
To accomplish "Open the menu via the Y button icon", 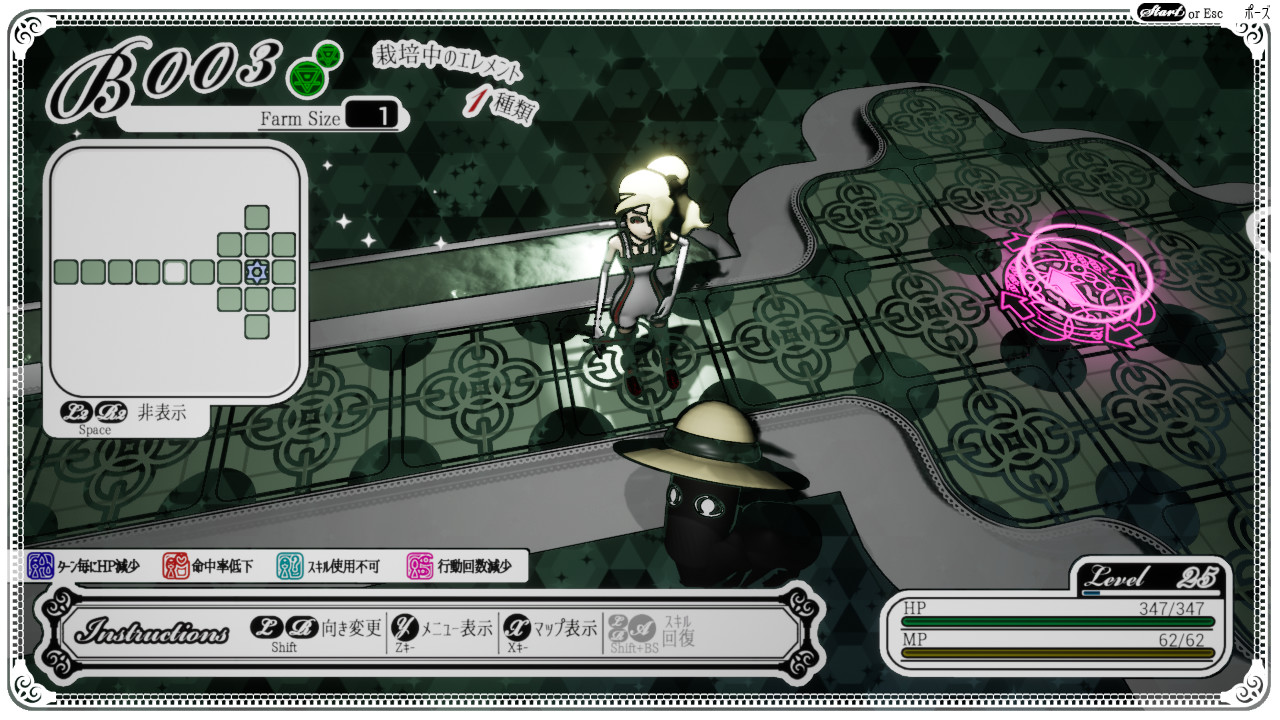I will pyautogui.click(x=403, y=629).
